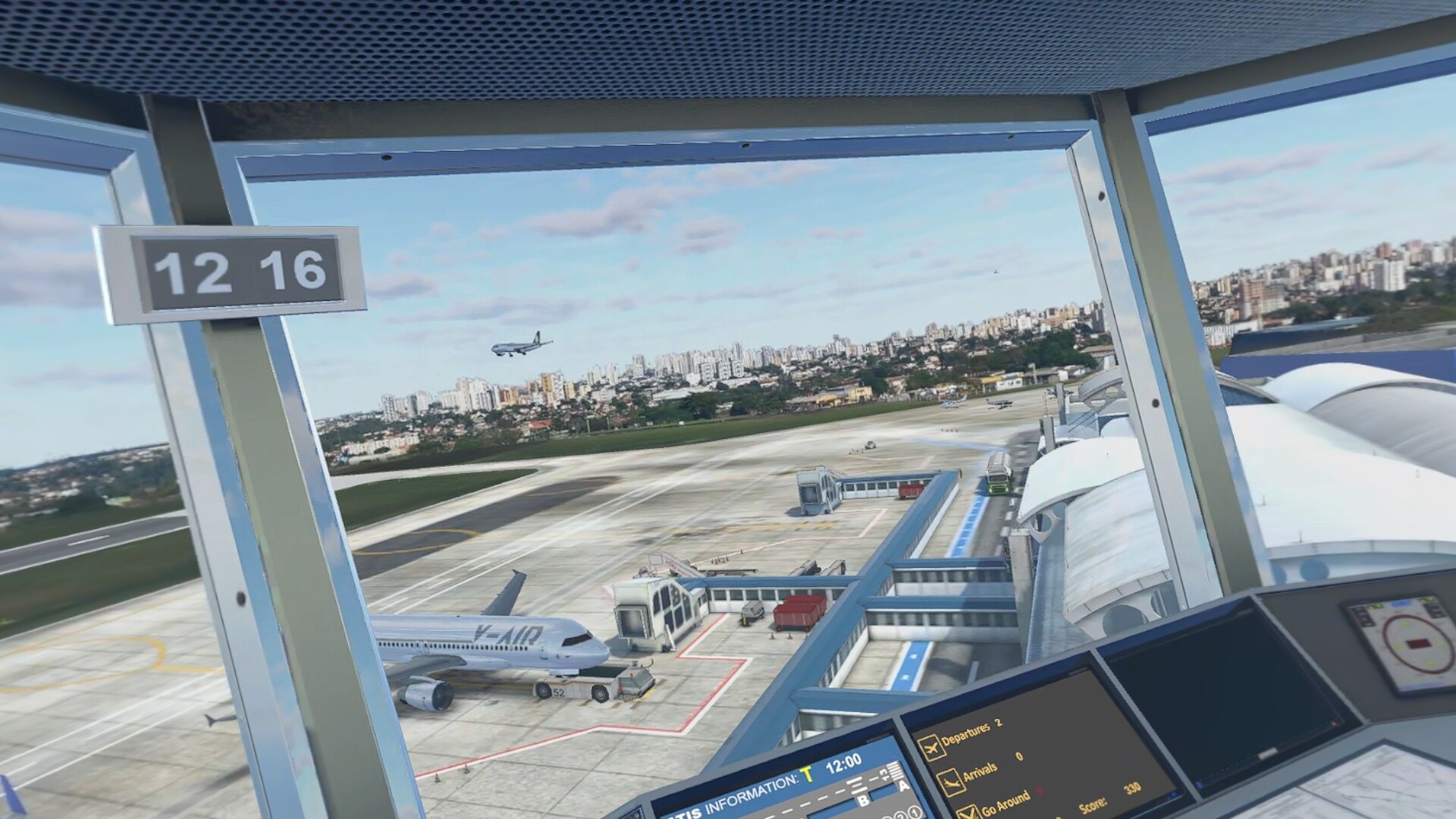Click the Go Around icon on the score panel
The image size is (1456, 819).
[969, 813]
